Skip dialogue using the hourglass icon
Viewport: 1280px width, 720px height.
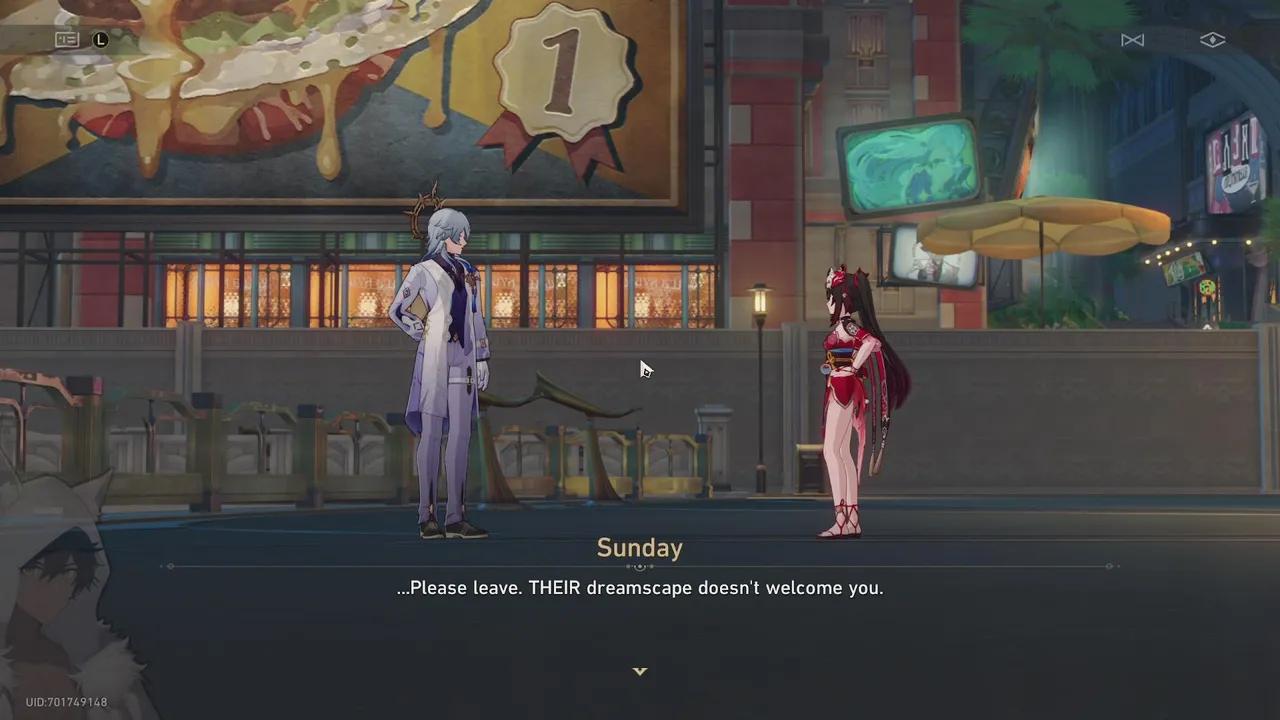point(1133,40)
